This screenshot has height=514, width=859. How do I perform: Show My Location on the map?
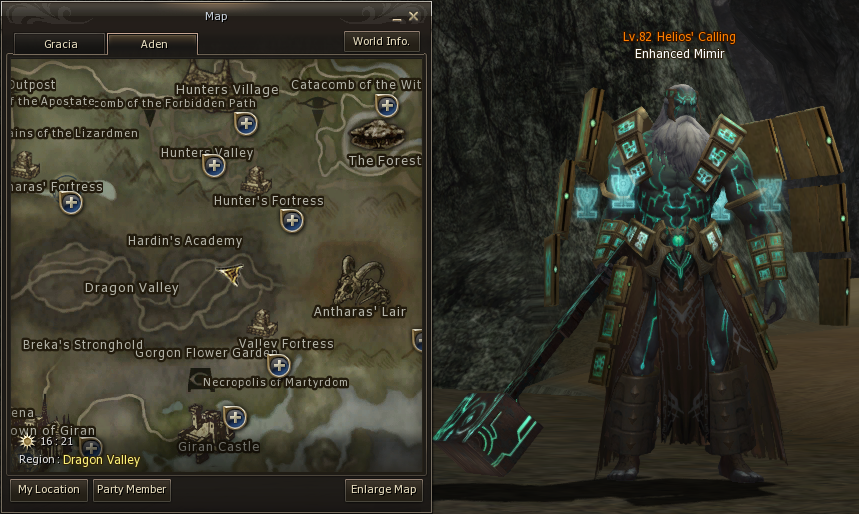49,490
